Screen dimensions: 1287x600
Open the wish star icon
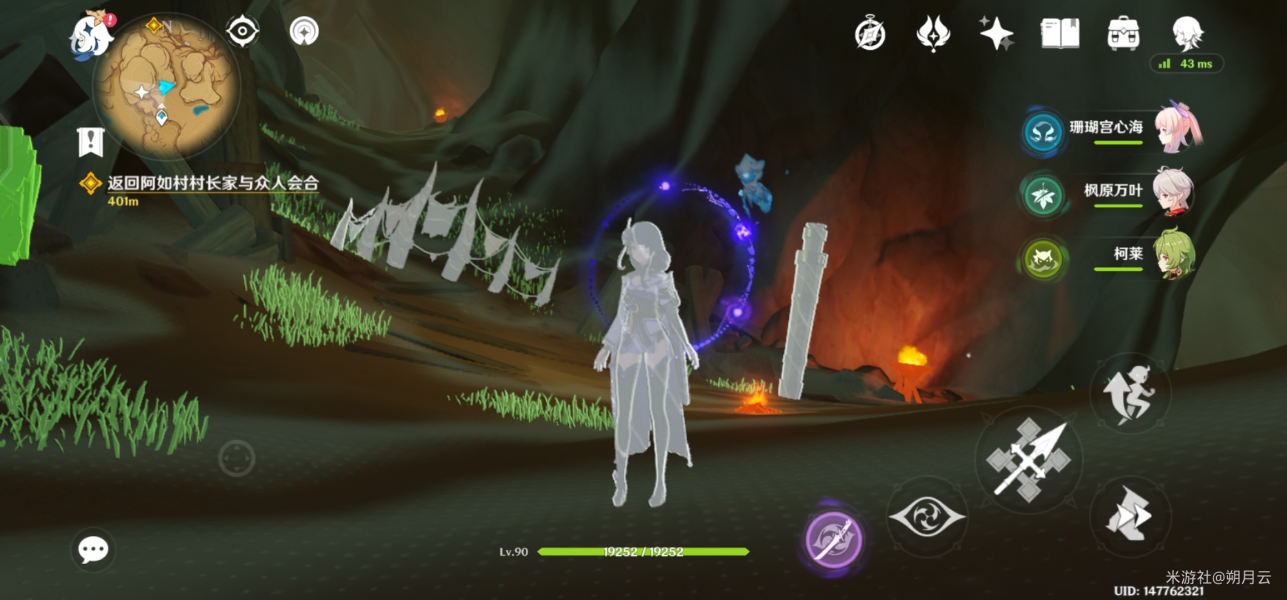[x=996, y=34]
